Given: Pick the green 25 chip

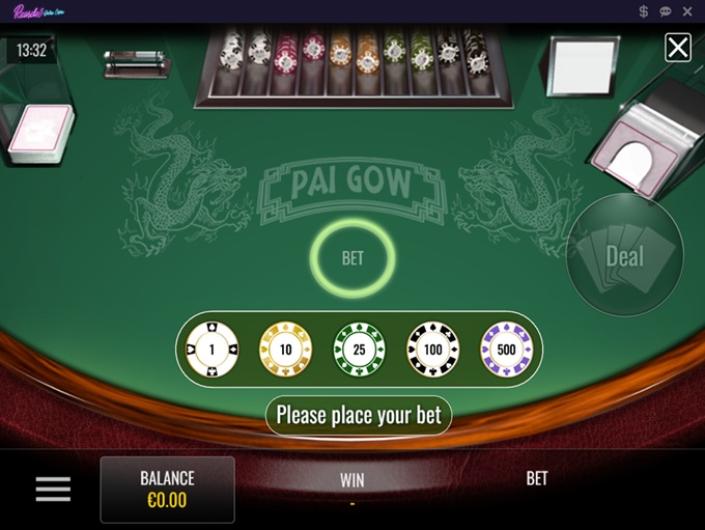Looking at the screenshot, I should click(x=359, y=349).
